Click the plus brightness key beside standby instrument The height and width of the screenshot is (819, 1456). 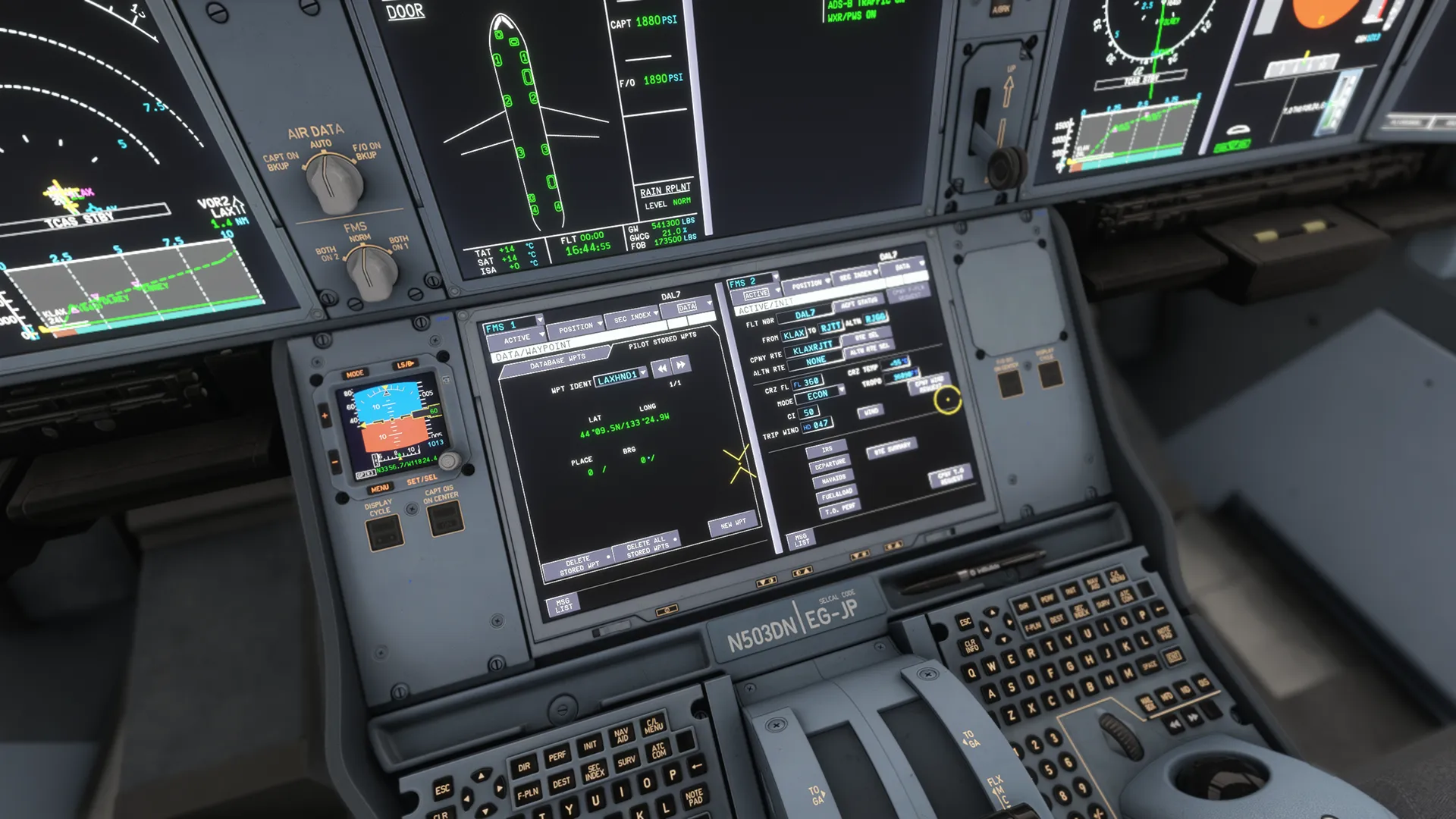[325, 416]
